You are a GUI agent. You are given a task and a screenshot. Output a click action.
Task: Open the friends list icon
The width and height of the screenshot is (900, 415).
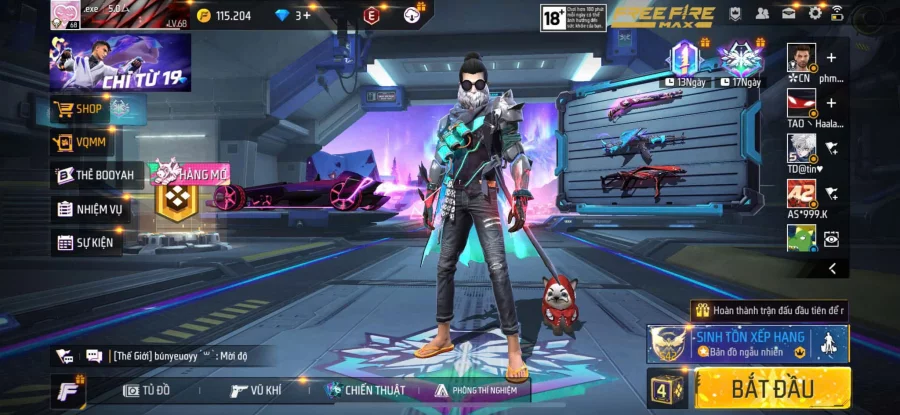763,13
